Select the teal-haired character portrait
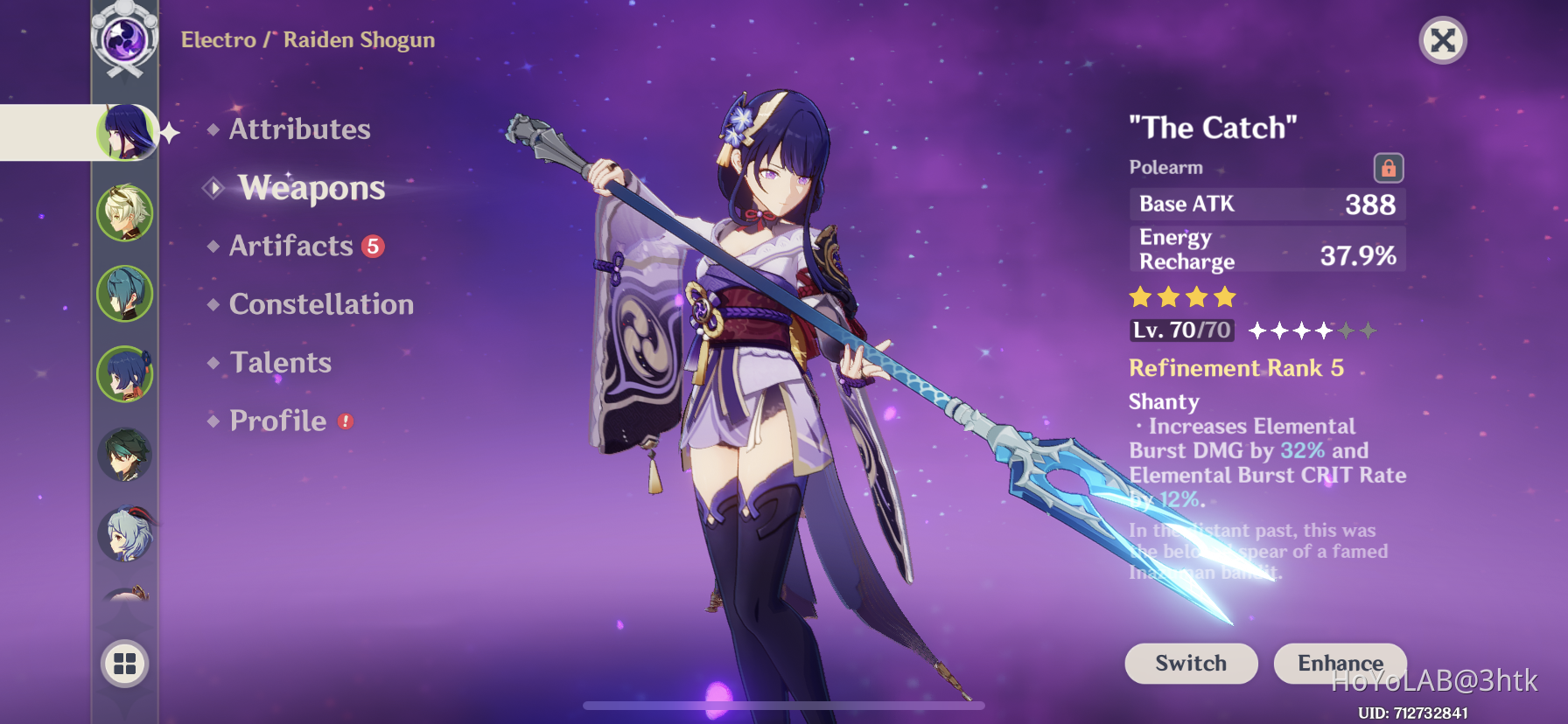This screenshot has height=724, width=1568. click(125, 294)
